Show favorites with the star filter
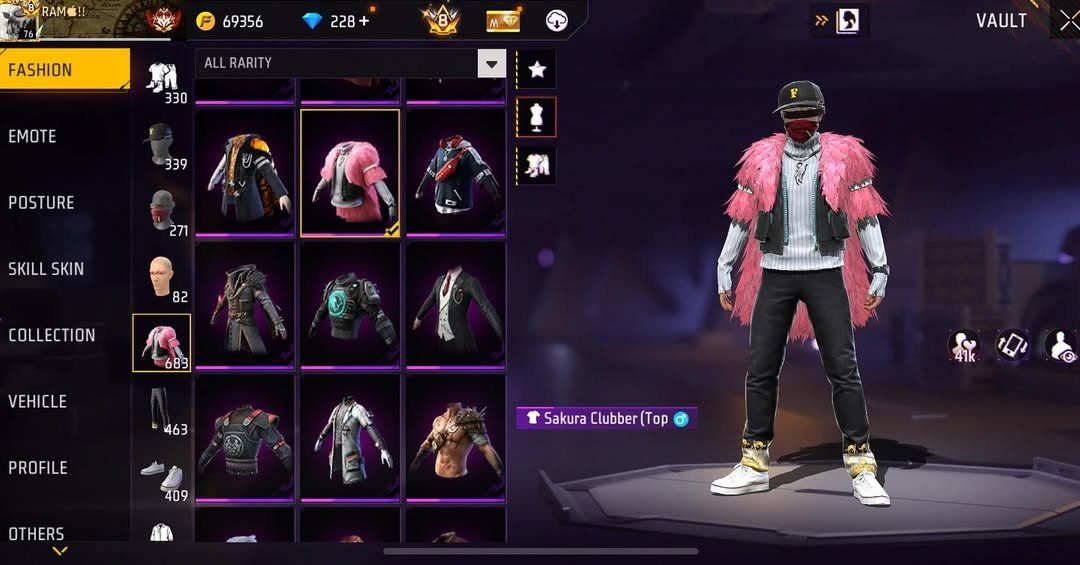This screenshot has height=565, width=1080. [x=536, y=69]
